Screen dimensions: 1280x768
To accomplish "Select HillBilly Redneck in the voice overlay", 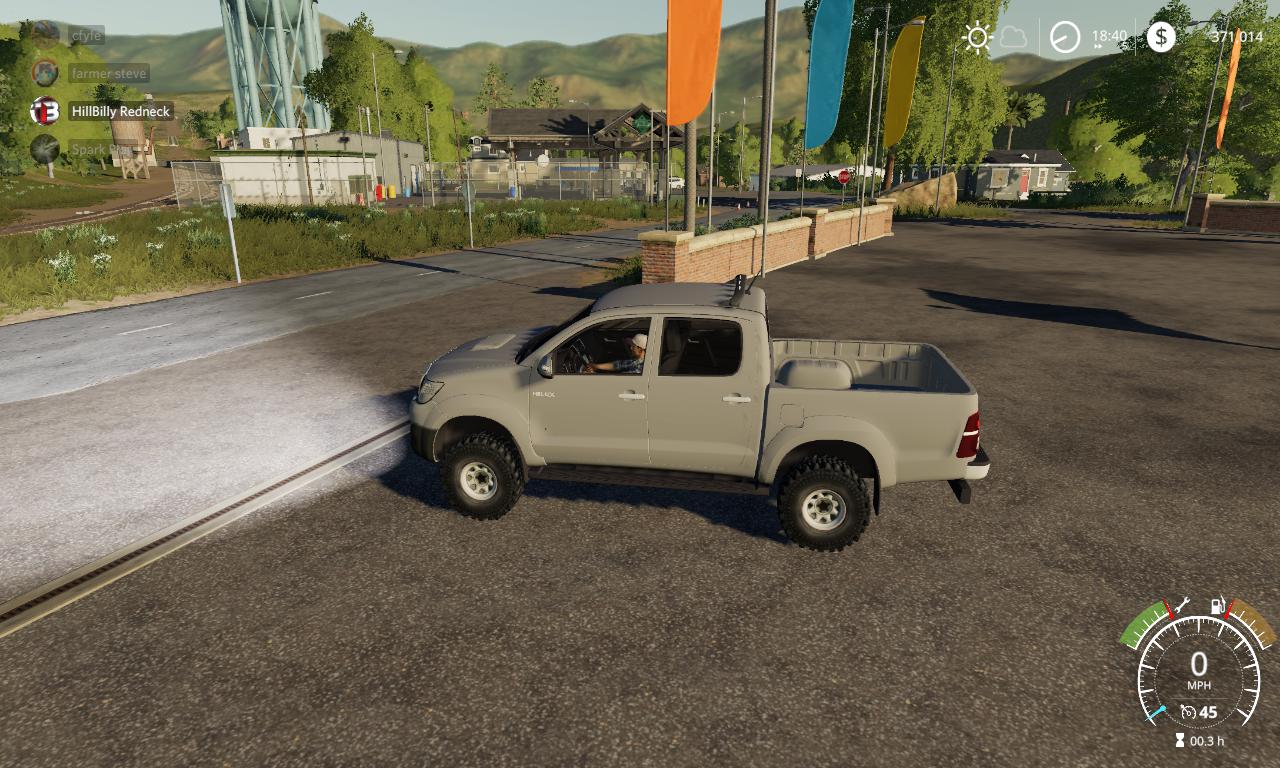I will click(x=120, y=111).
